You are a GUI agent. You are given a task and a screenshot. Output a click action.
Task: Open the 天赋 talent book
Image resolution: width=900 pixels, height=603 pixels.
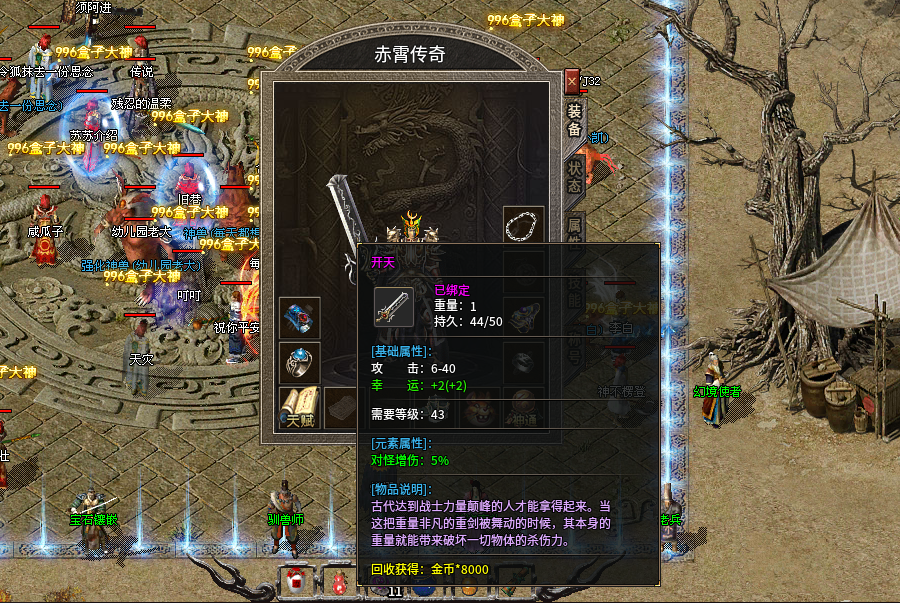[299, 406]
